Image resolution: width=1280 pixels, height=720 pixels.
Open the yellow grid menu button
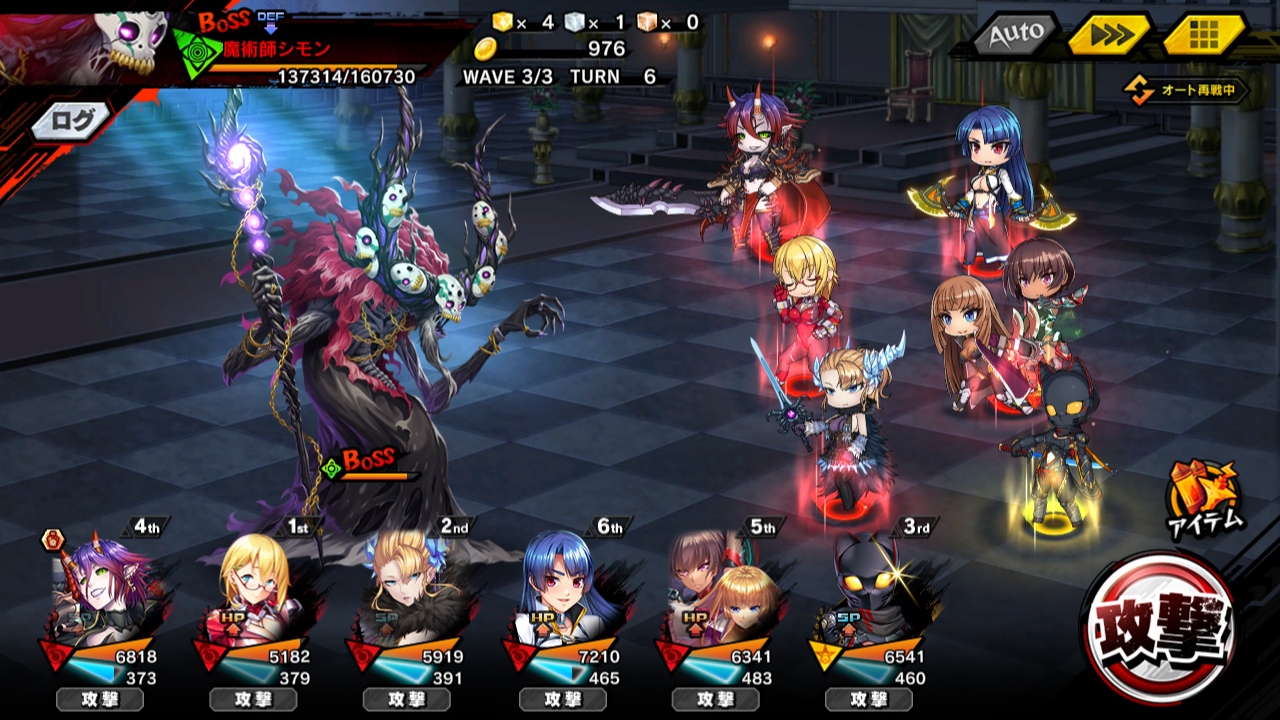pyautogui.click(x=1203, y=36)
